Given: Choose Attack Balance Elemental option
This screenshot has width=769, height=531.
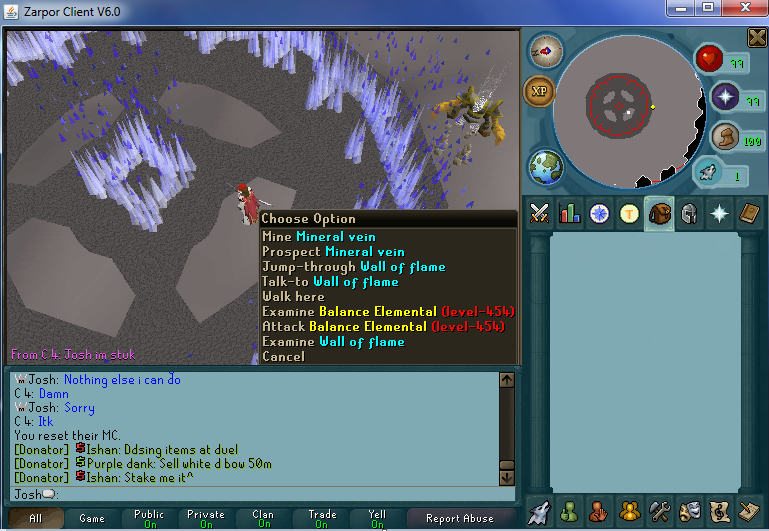Looking at the screenshot, I should tap(382, 326).
